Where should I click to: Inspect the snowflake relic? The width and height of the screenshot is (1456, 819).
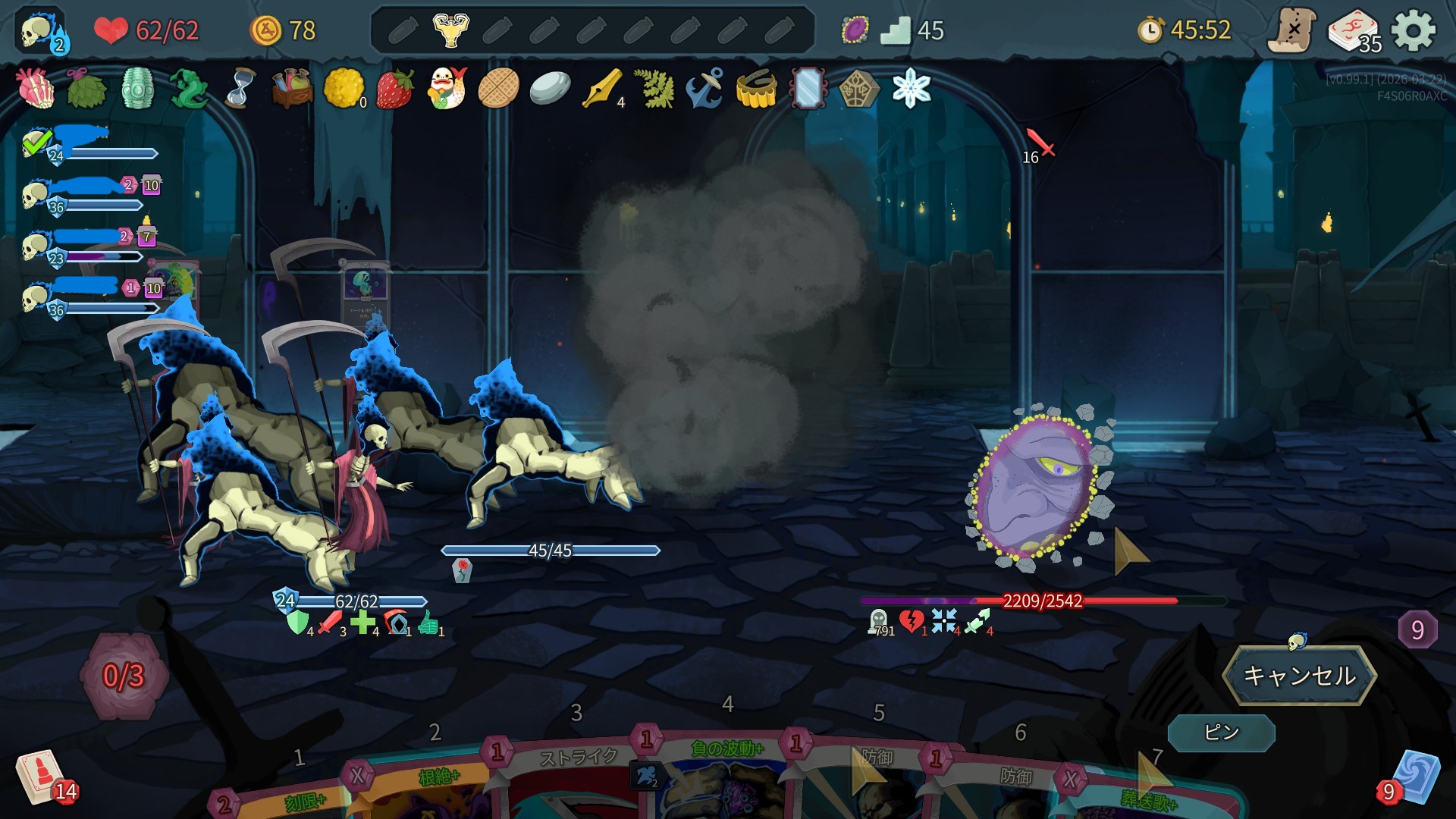click(x=911, y=89)
